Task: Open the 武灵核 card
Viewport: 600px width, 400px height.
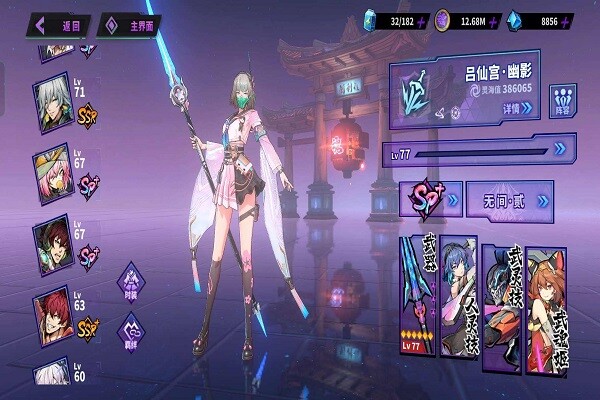Action: tap(501, 295)
